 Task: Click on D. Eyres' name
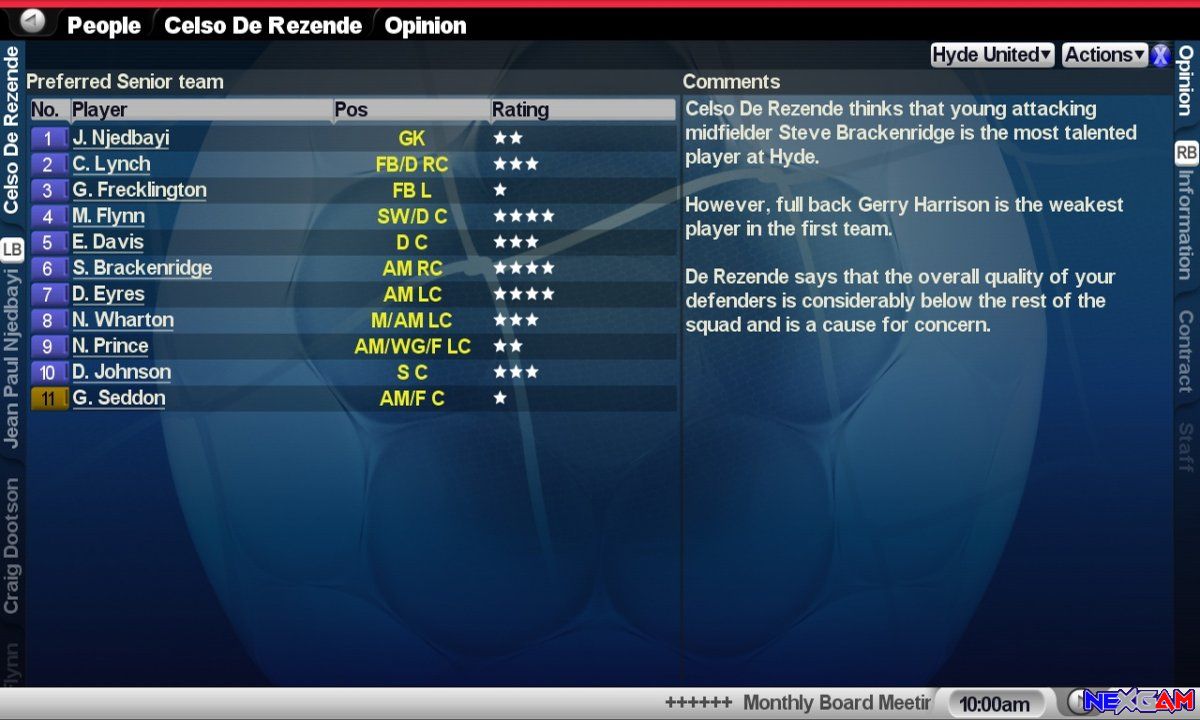click(x=108, y=294)
